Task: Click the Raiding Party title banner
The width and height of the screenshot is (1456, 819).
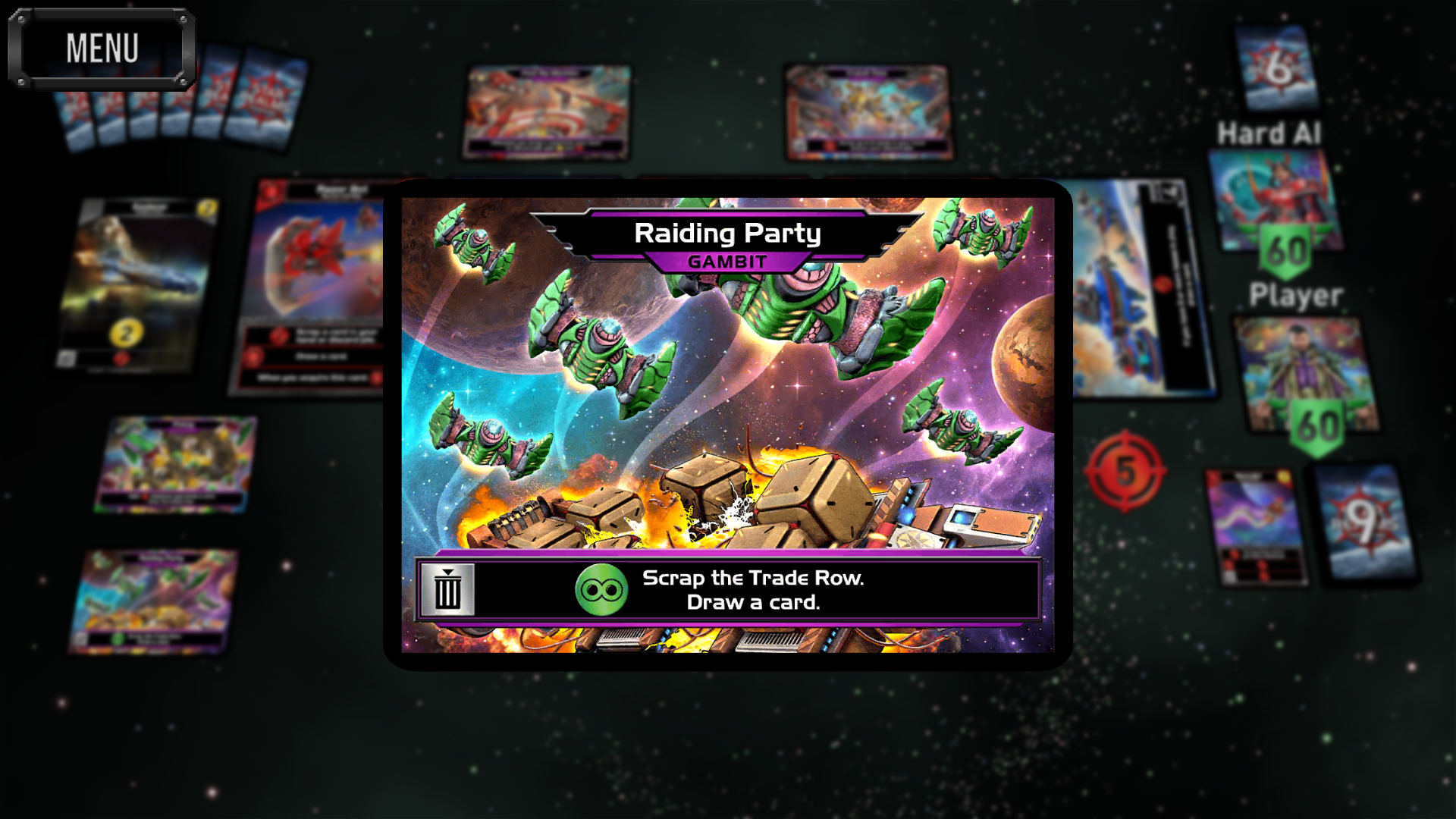Action: click(x=728, y=233)
